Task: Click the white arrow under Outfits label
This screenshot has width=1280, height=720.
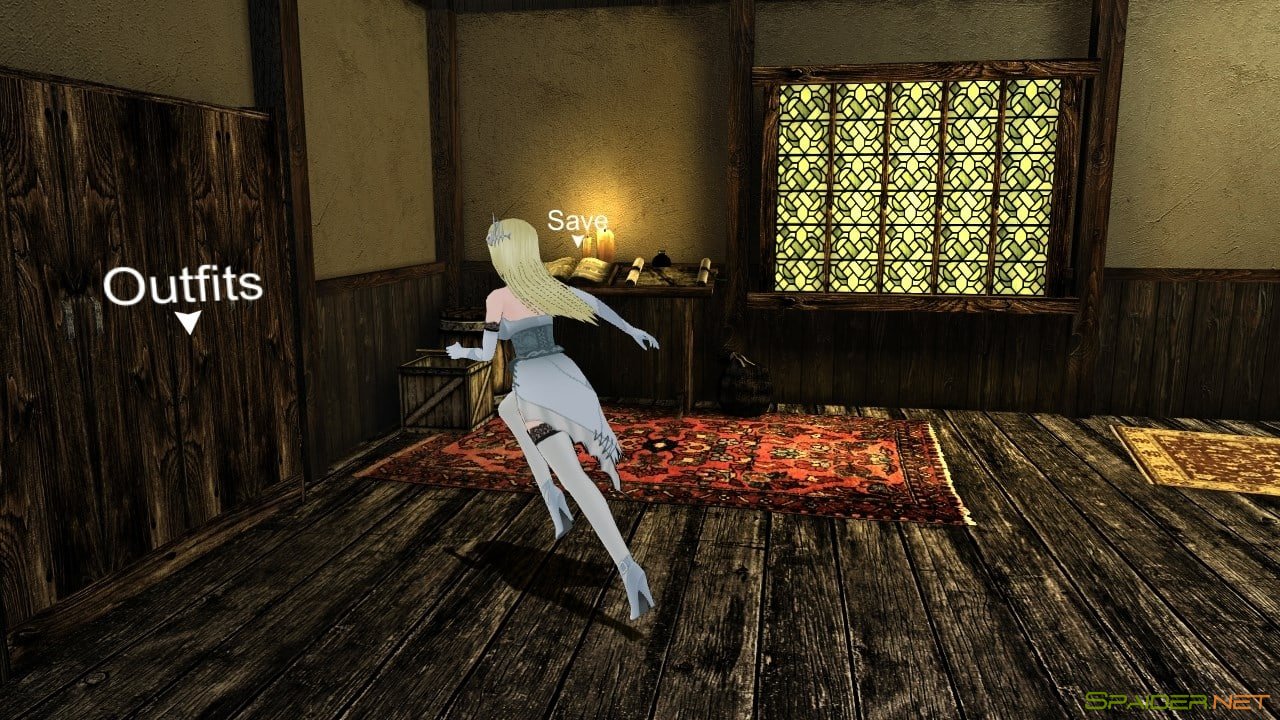Action: point(188,322)
